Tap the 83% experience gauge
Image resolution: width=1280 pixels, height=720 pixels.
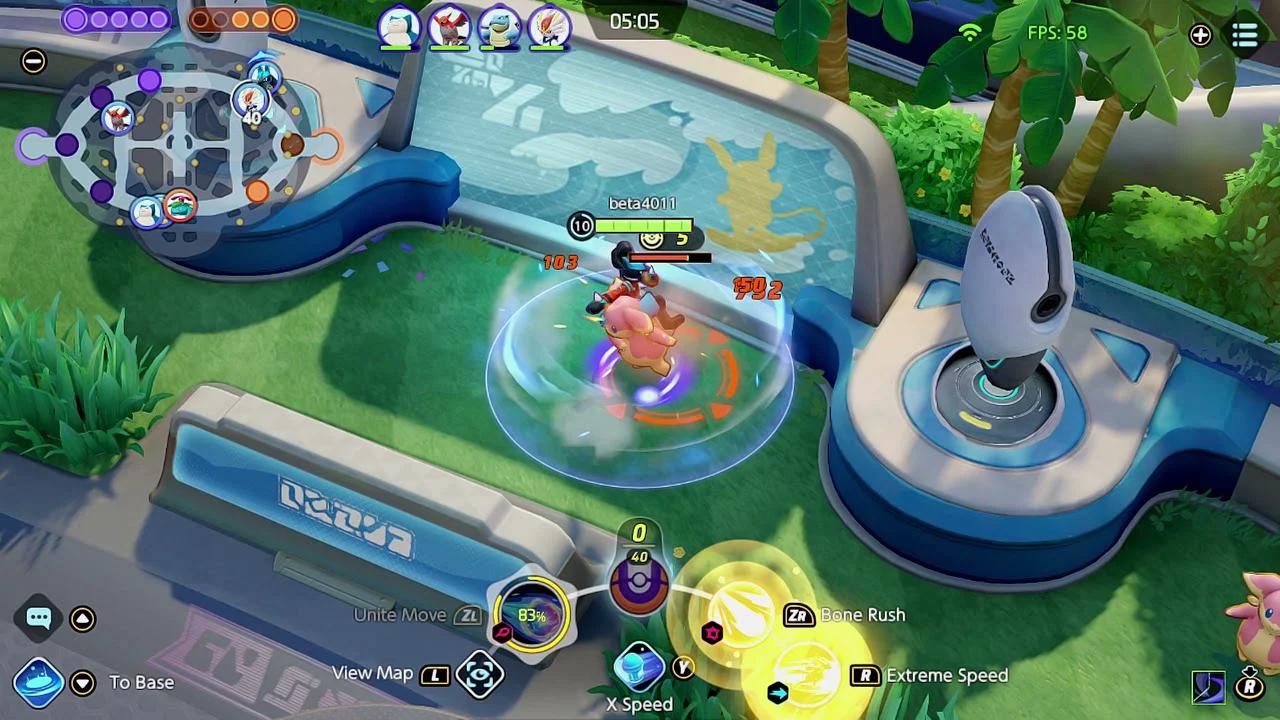coord(532,617)
